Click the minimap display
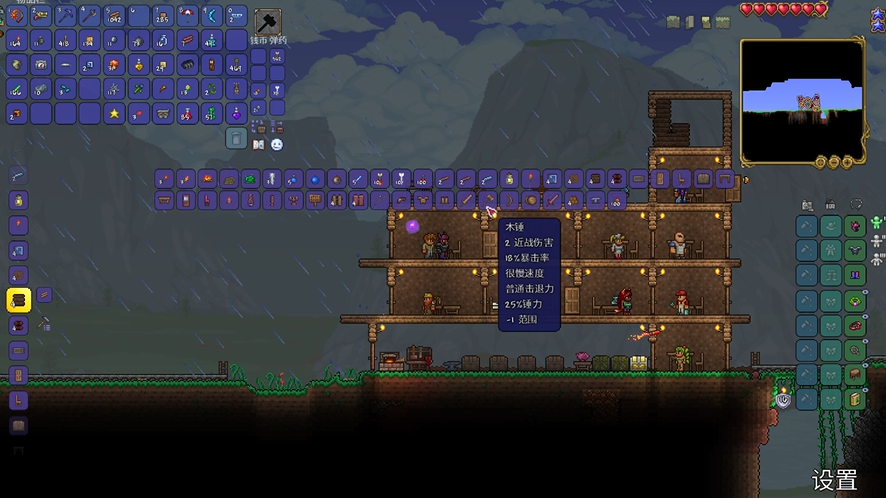Image resolution: width=886 pixels, height=498 pixels. (802, 103)
